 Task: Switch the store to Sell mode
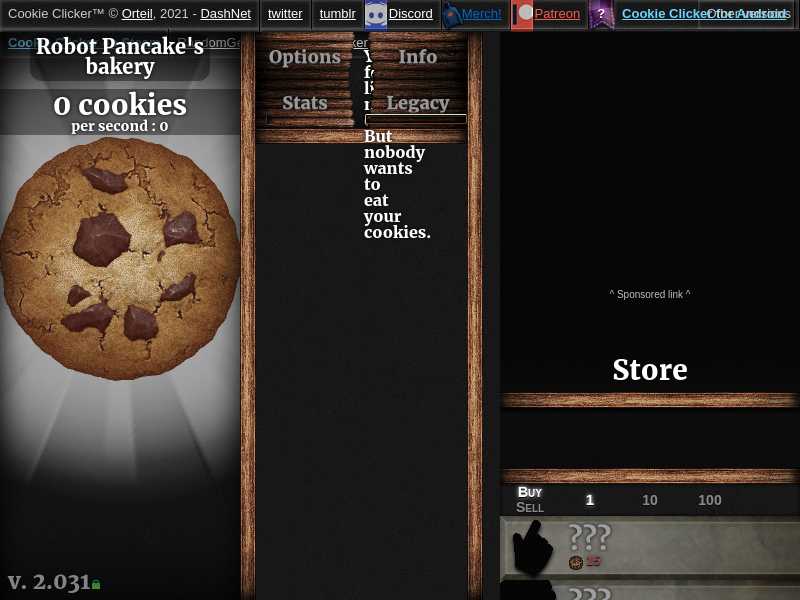530,508
